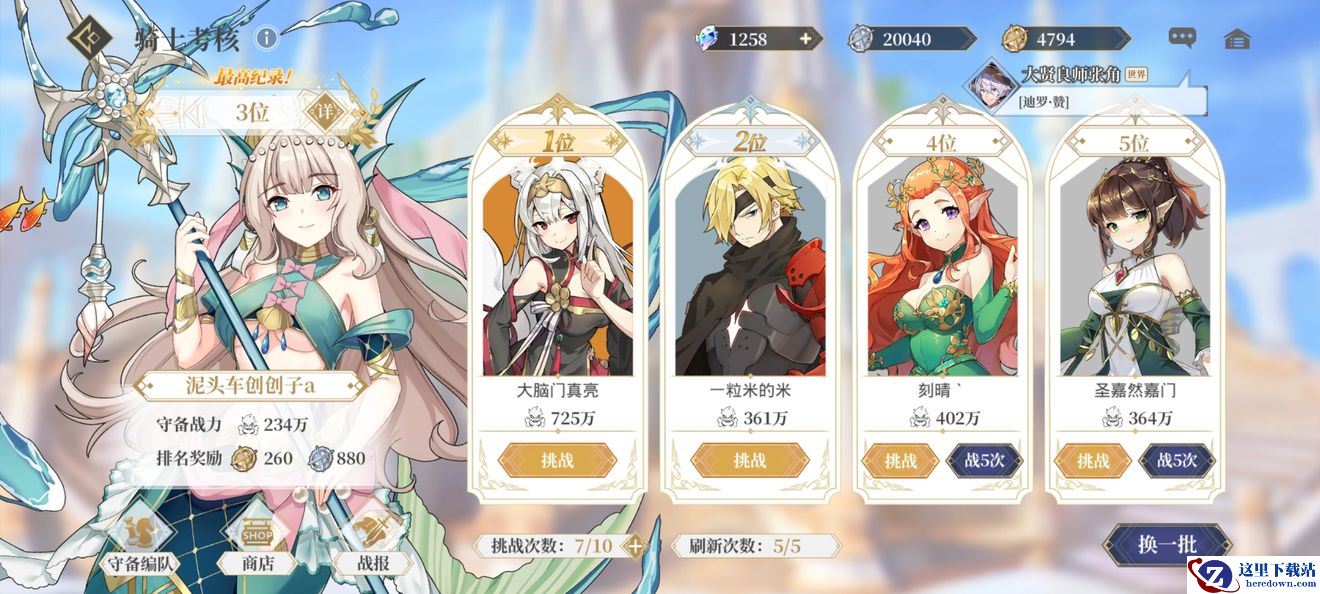Open the chat bubble icon

point(1182,39)
